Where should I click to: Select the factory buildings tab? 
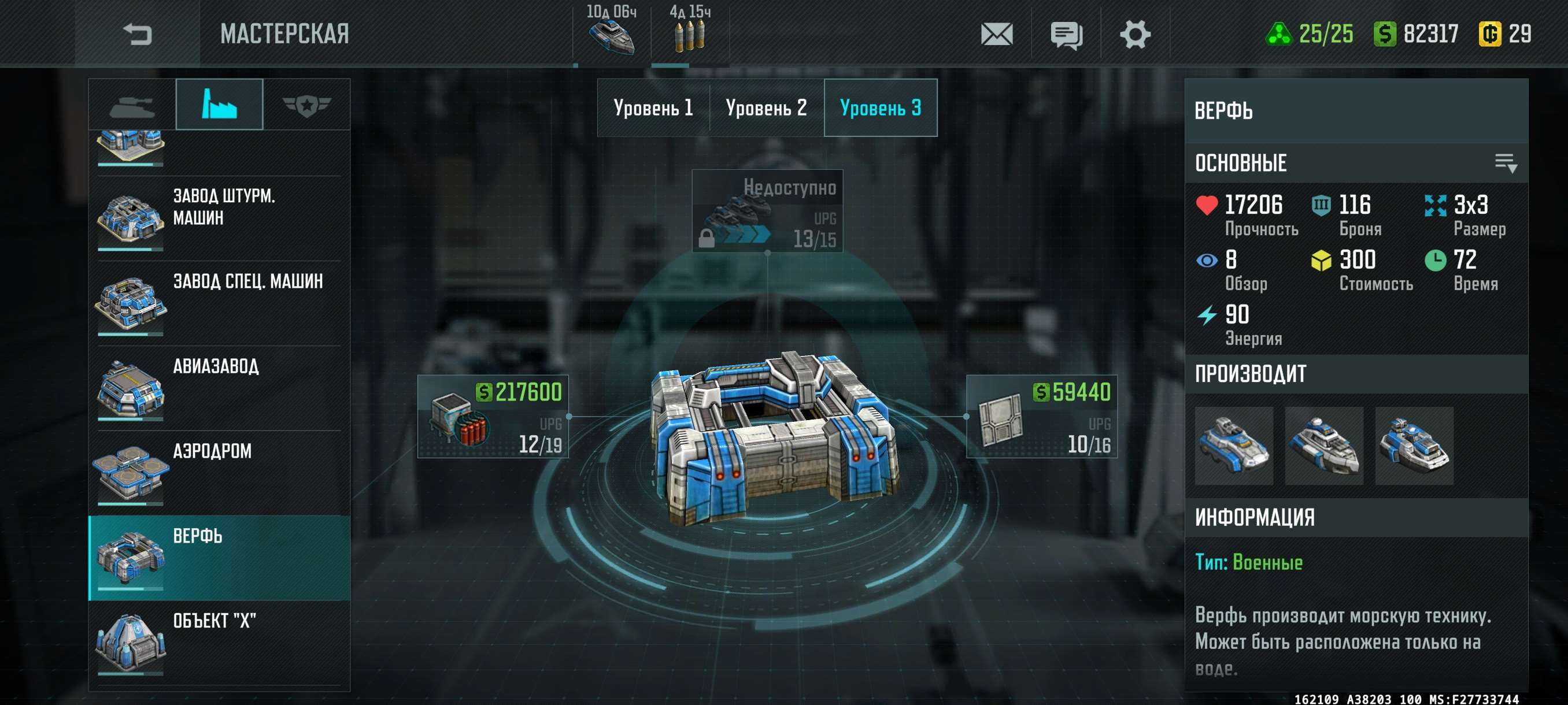[x=219, y=105]
